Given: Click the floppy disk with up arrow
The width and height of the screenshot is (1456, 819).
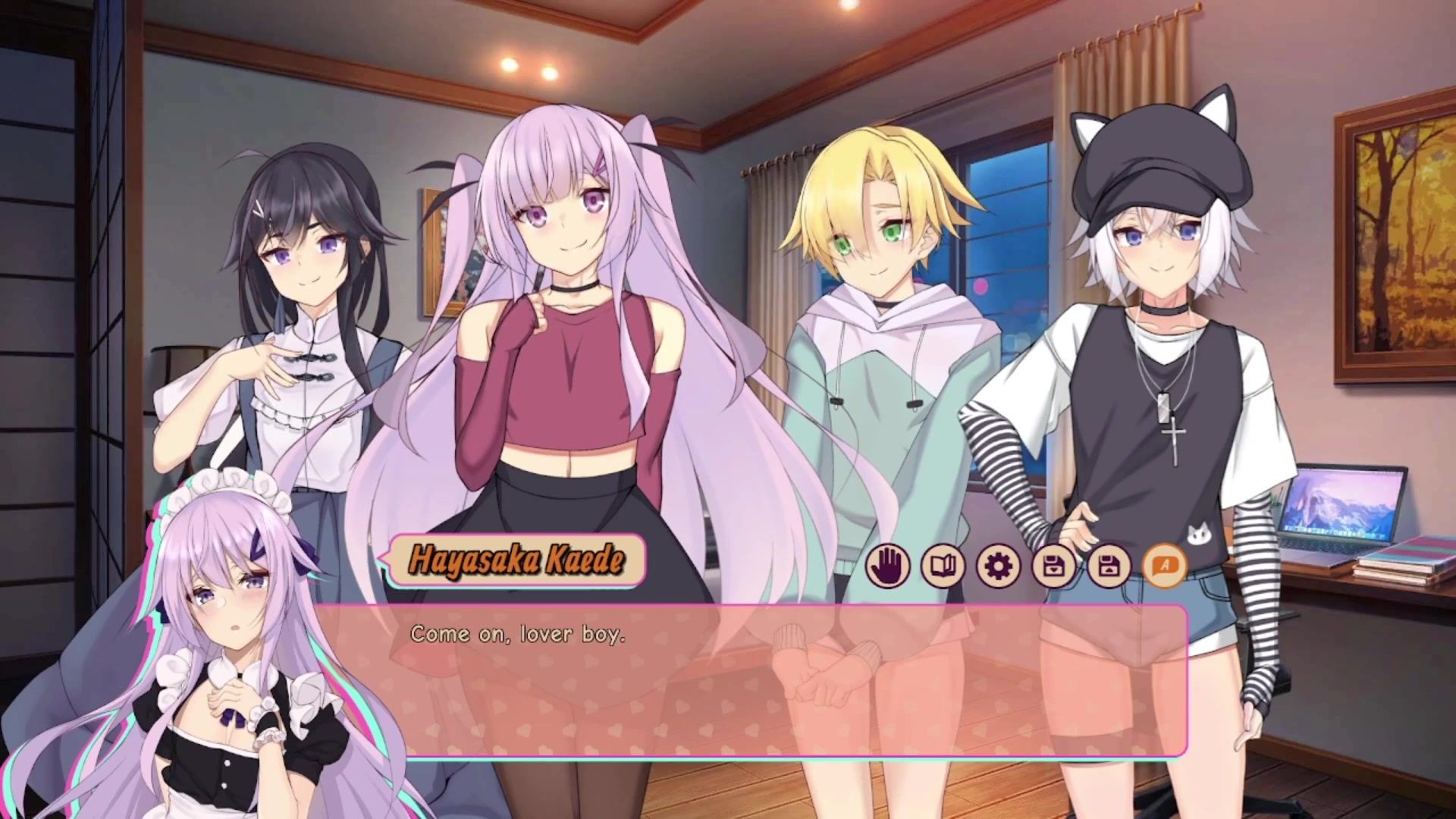Looking at the screenshot, I should coord(1109,565).
